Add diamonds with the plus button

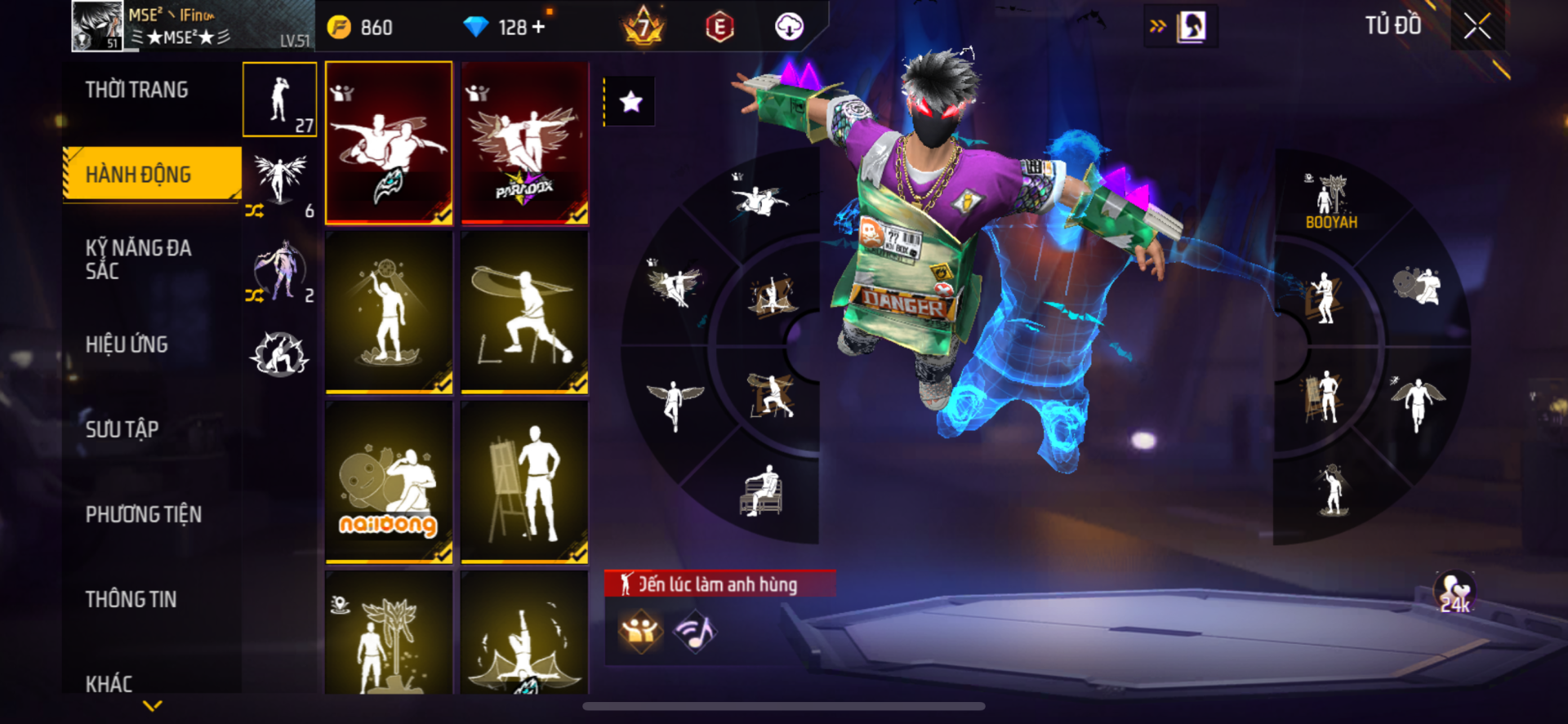coord(538,27)
